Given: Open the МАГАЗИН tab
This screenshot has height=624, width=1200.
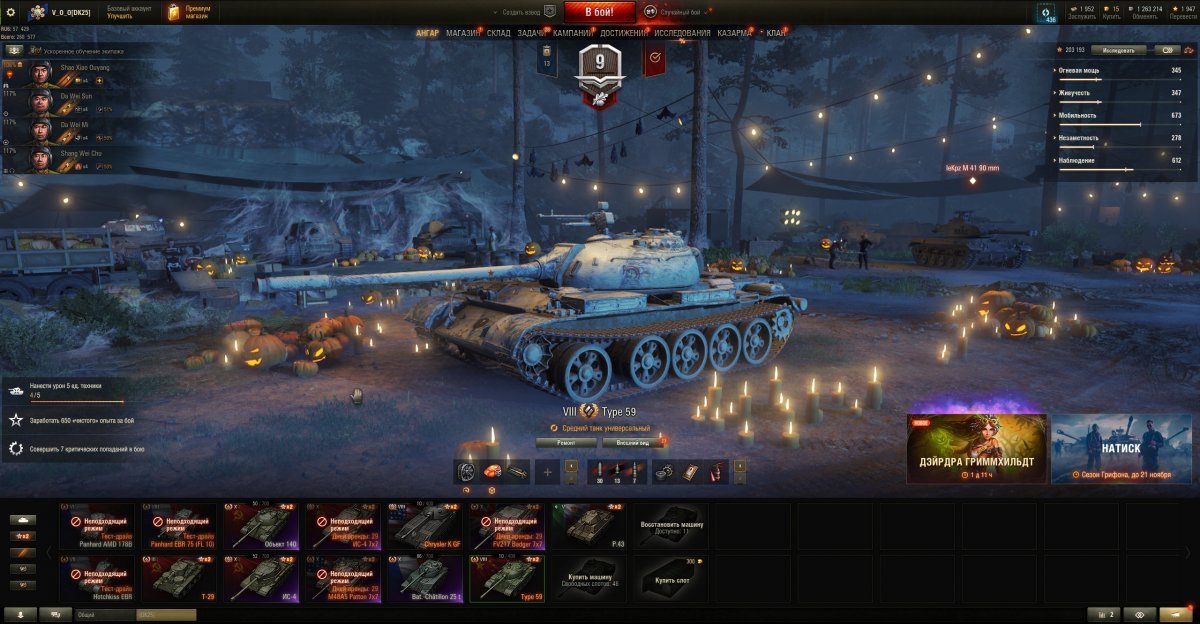Looking at the screenshot, I should click(463, 33).
